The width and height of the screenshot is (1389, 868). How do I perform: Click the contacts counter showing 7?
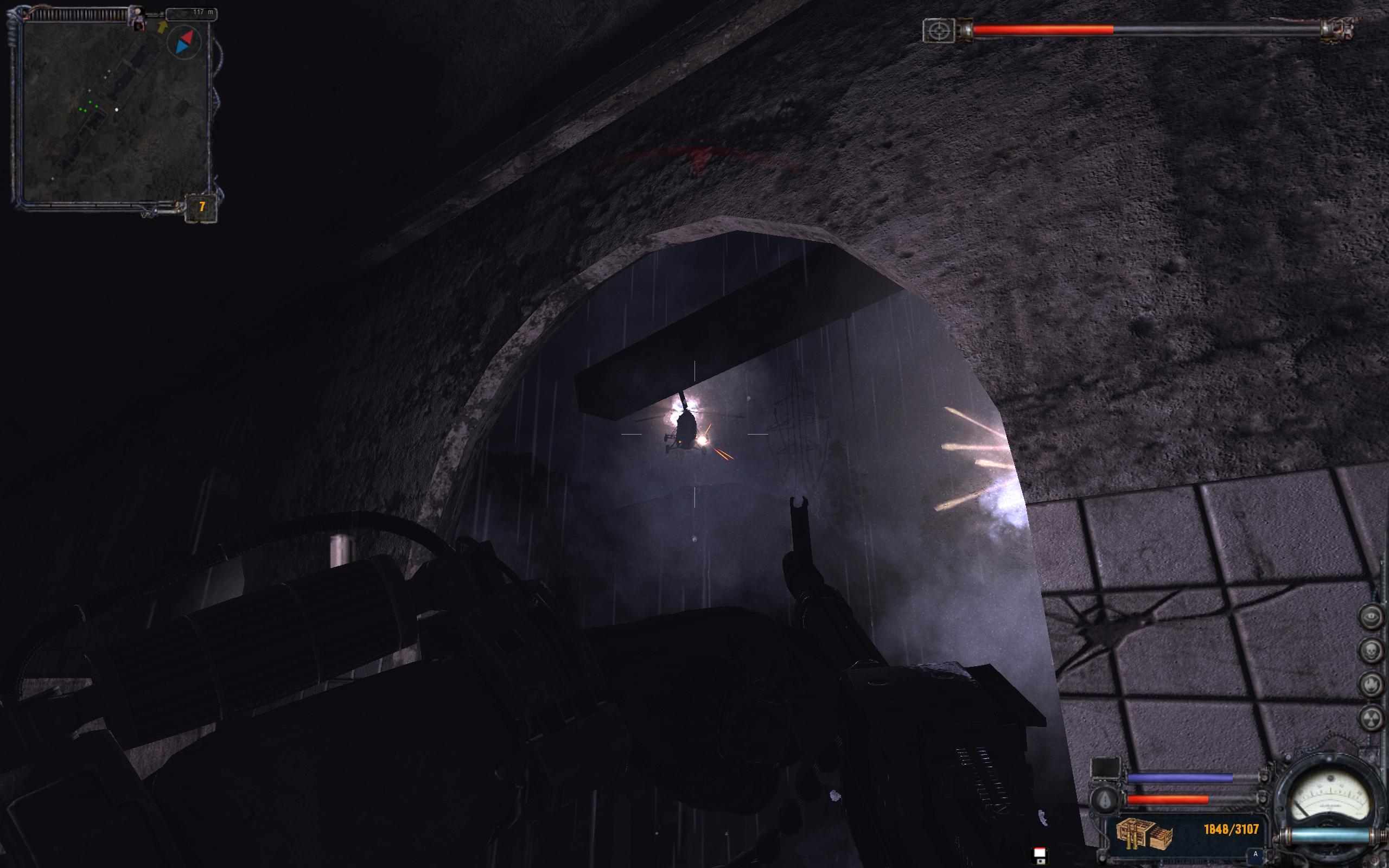pos(201,207)
